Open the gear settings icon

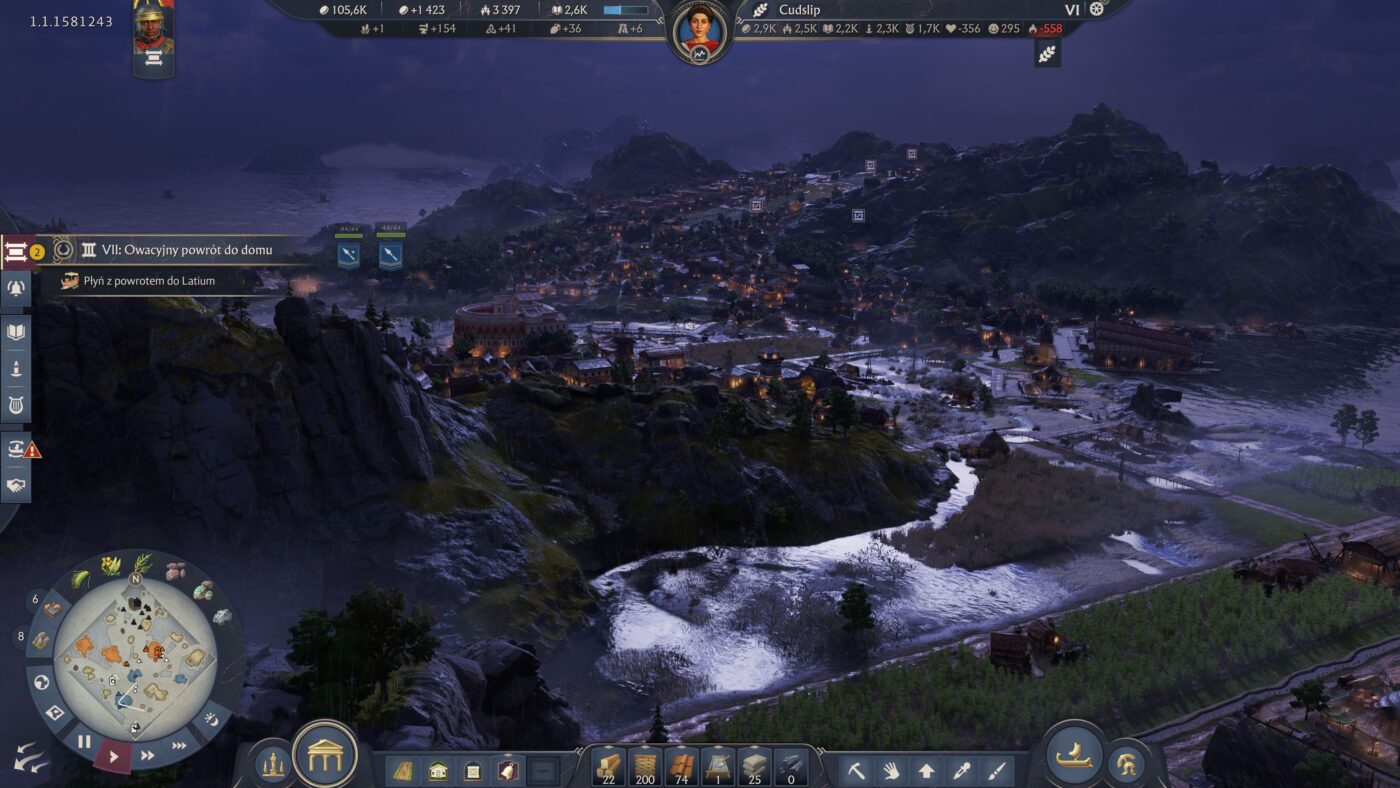pos(1096,10)
